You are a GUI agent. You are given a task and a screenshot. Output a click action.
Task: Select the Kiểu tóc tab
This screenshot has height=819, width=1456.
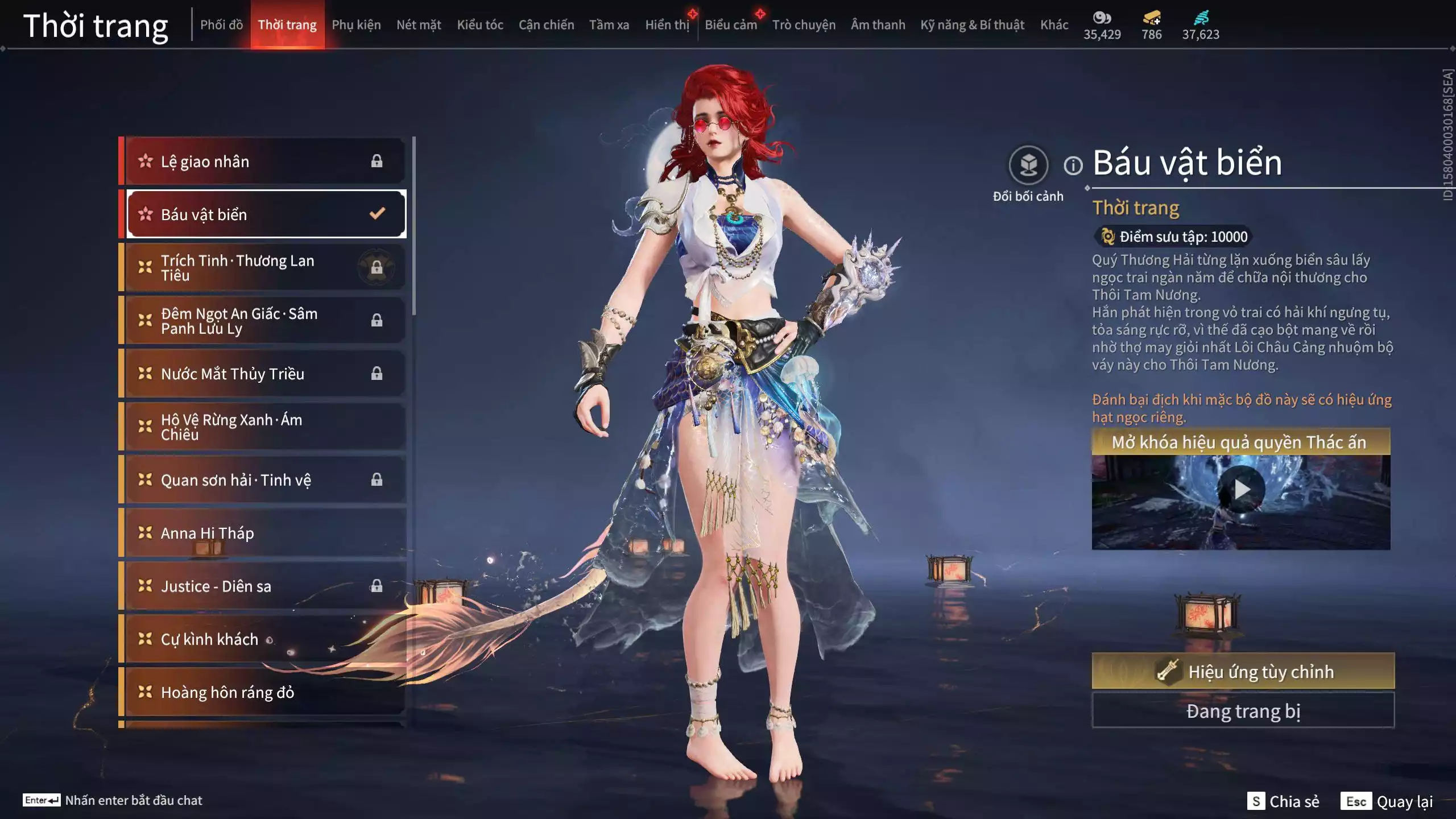pyautogui.click(x=480, y=24)
